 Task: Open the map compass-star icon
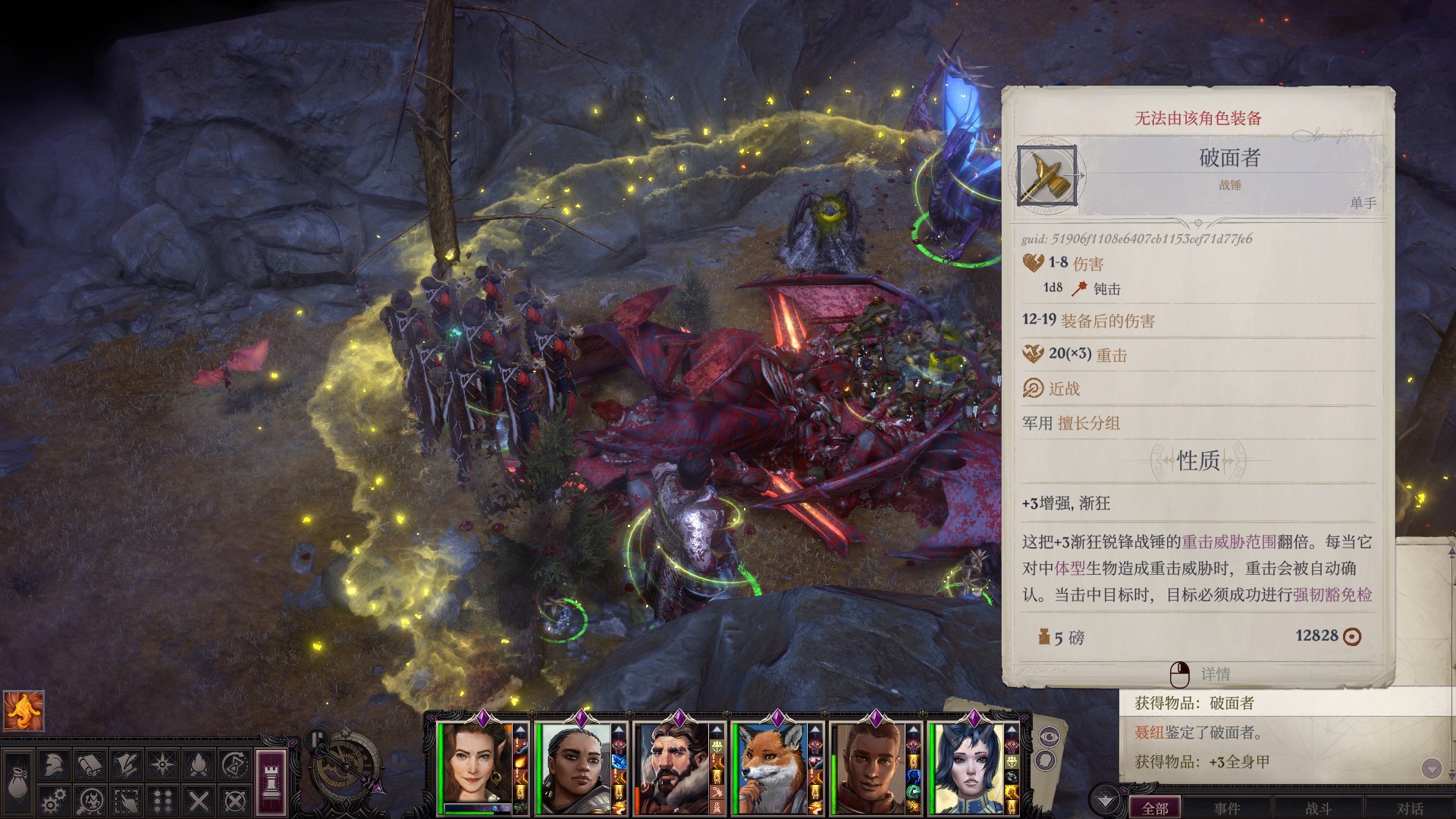coord(162,766)
